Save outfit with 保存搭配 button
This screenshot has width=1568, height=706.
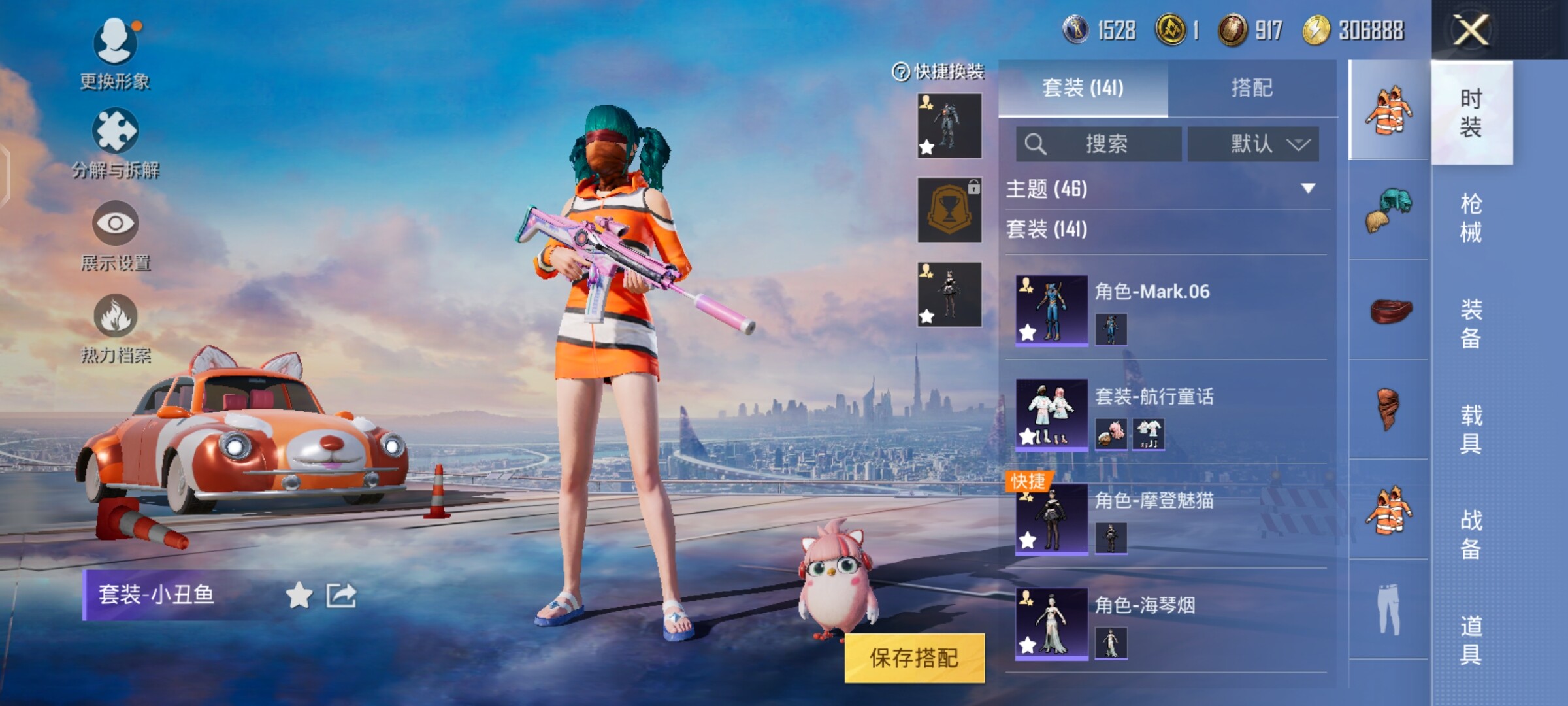pyautogui.click(x=914, y=658)
